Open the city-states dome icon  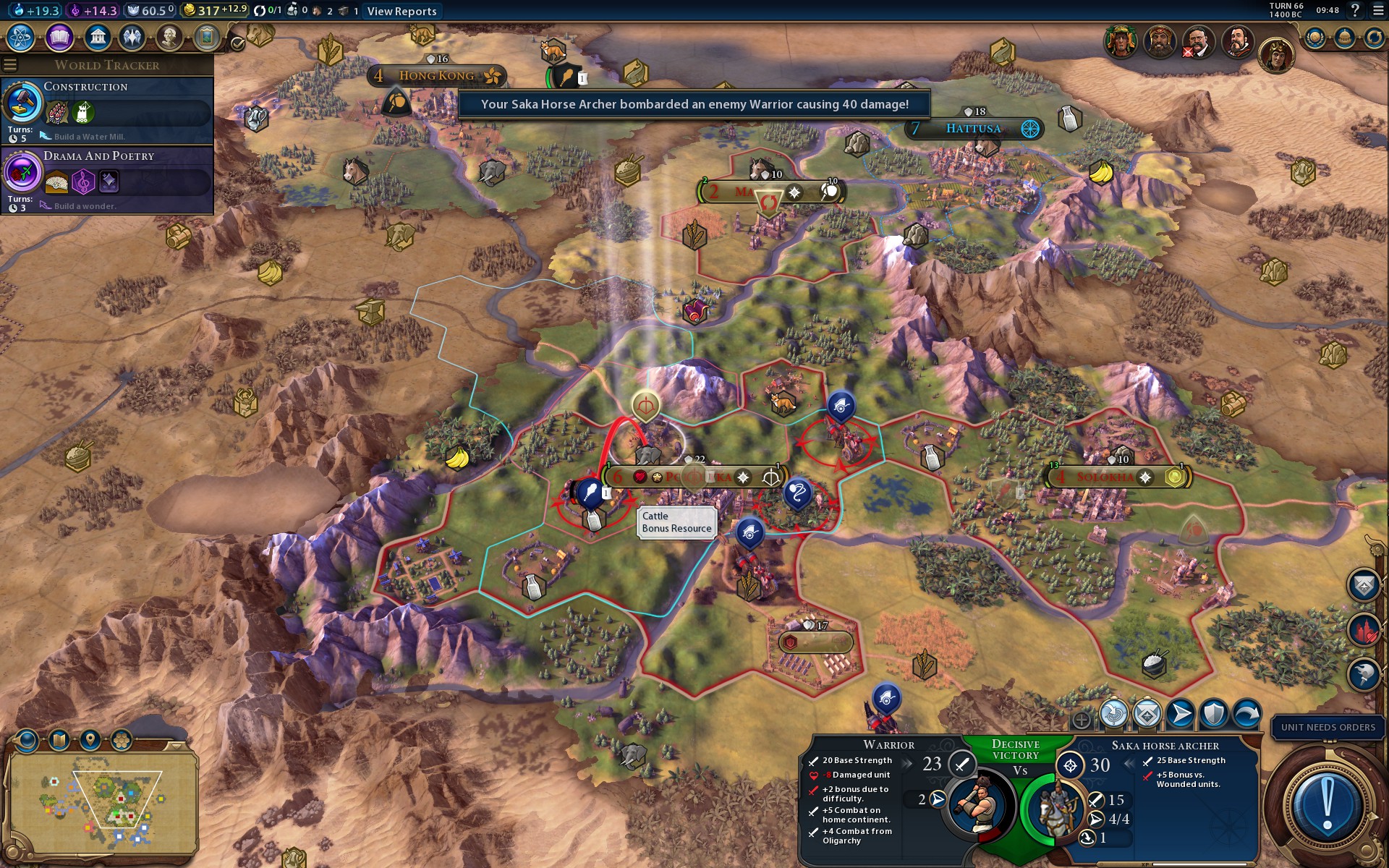tap(1344, 38)
